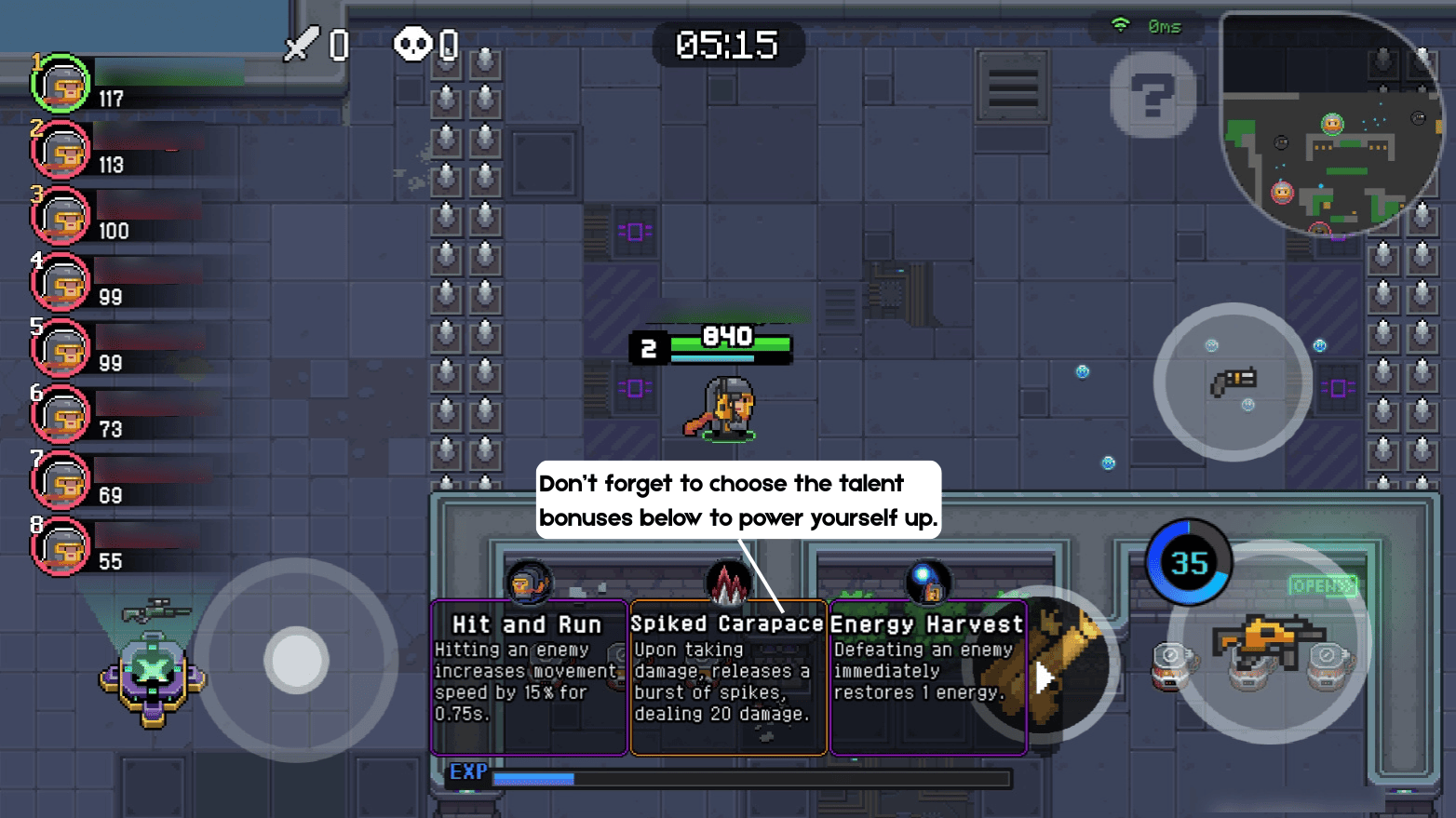
Task: Pick the Energy Harvest talent bonus
Action: coord(927,677)
